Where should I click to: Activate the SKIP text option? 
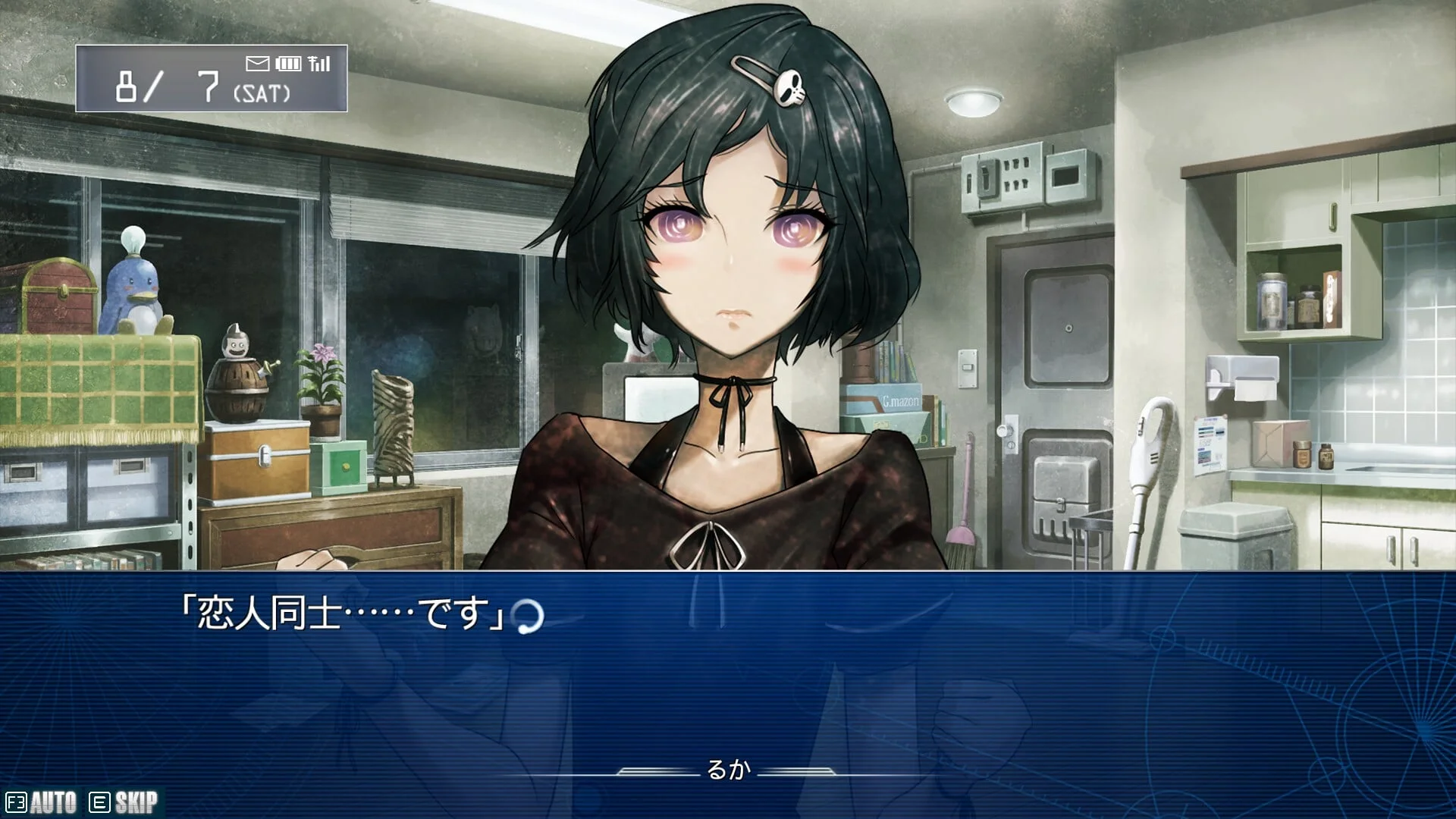click(124, 802)
